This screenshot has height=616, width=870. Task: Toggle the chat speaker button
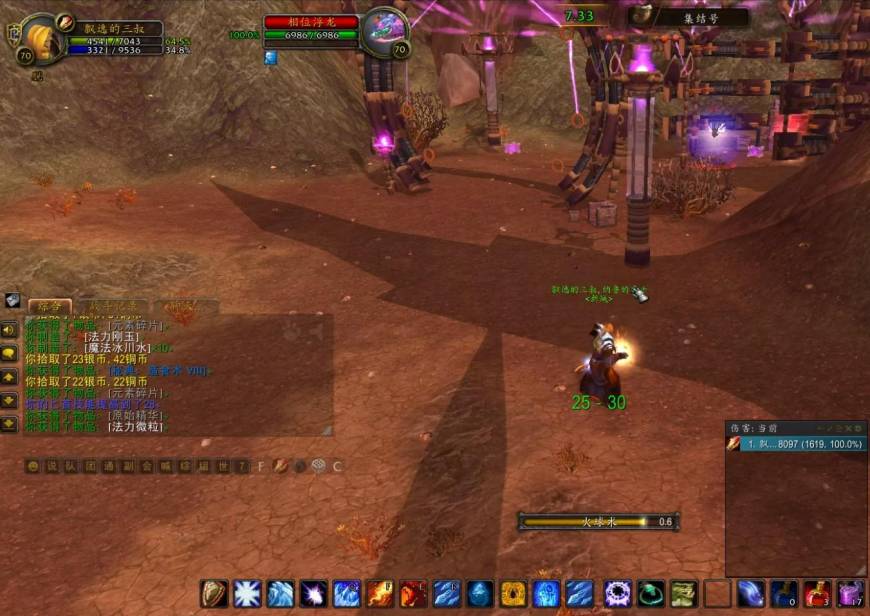point(10,330)
